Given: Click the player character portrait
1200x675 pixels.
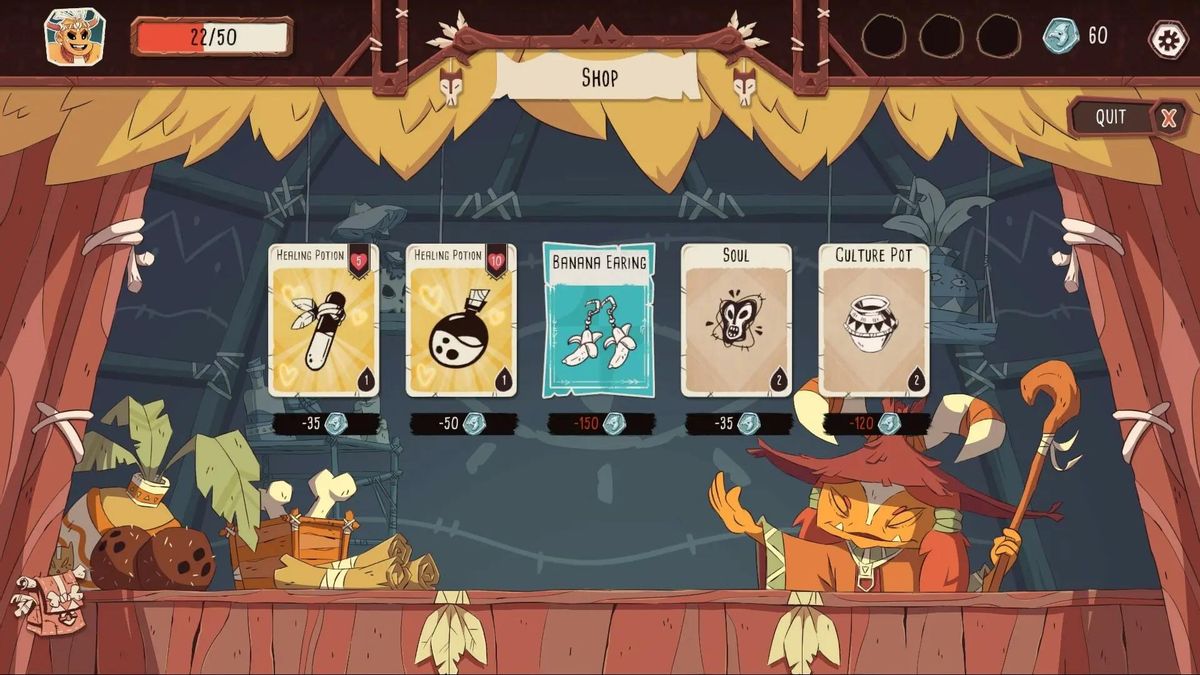Looking at the screenshot, I should pos(74,36).
